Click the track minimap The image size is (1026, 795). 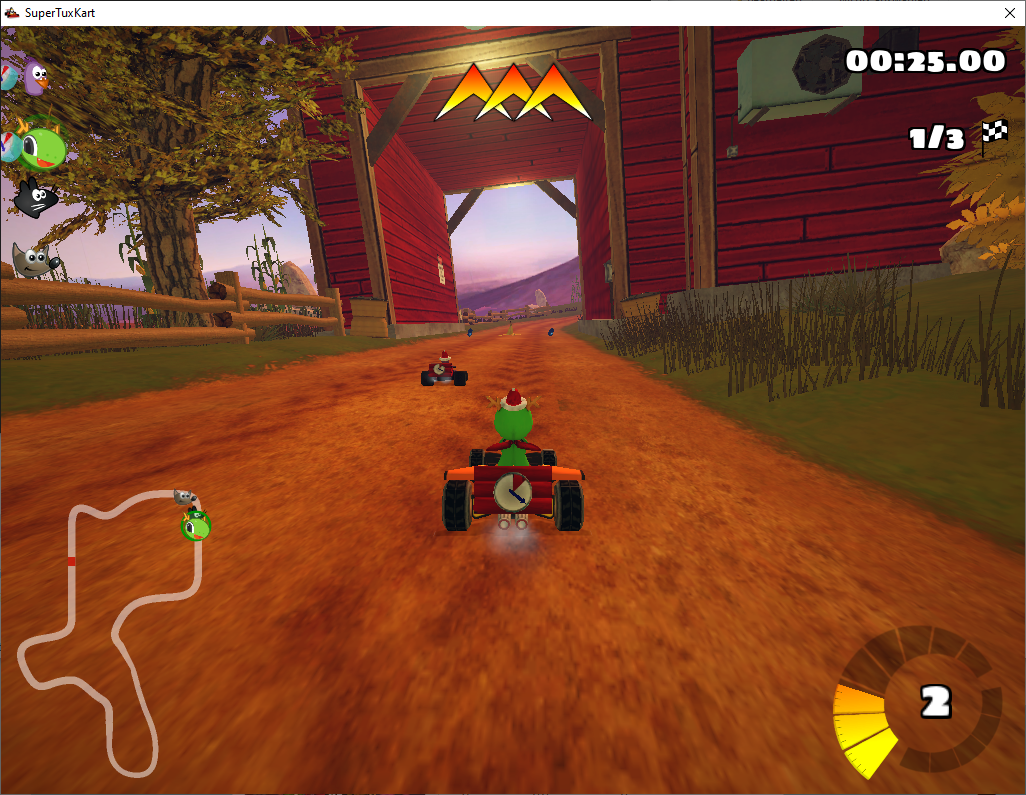pyautogui.click(x=112, y=630)
